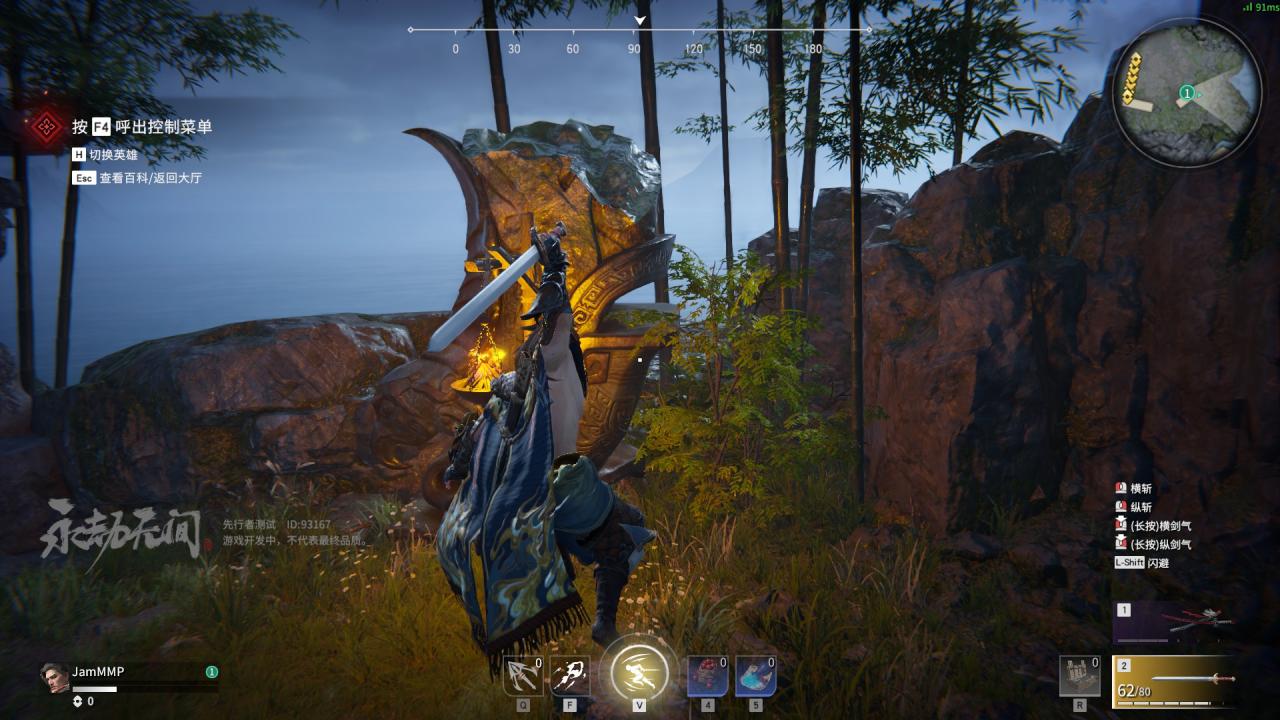This screenshot has height=720, width=1280.
Task: Open the repair kit item slot
Action: (1079, 676)
